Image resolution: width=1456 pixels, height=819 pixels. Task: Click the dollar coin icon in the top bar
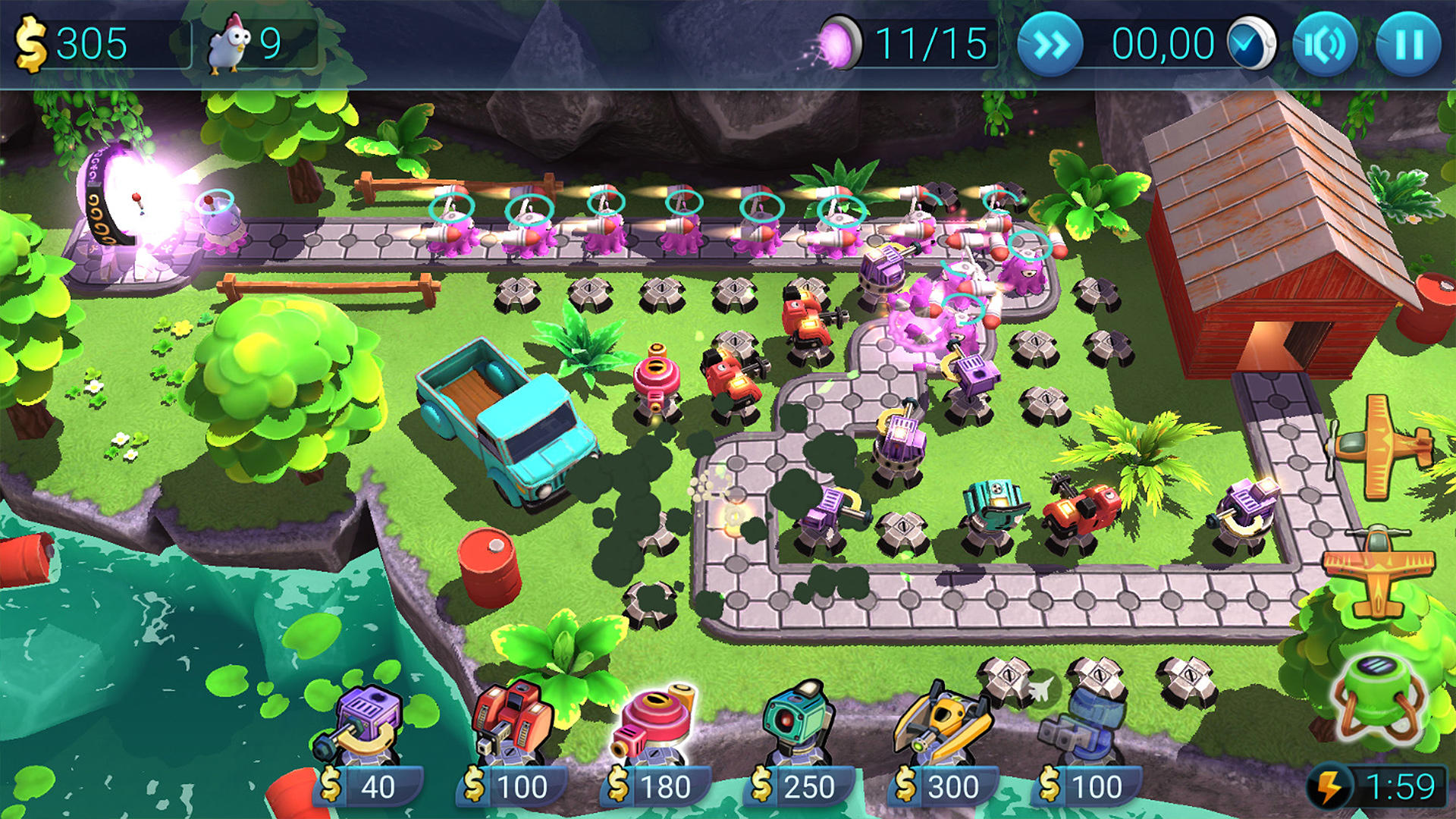click(x=30, y=43)
